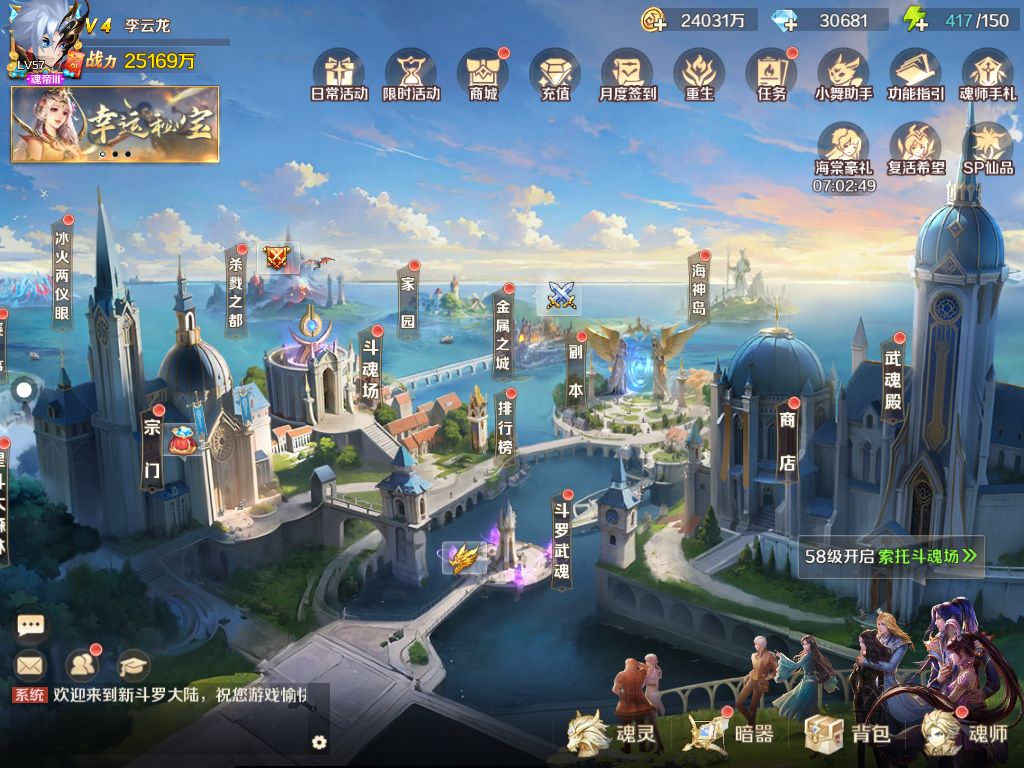The image size is (1024, 768).
Task: Open the 魂师手札 handbook
Action: (x=987, y=73)
